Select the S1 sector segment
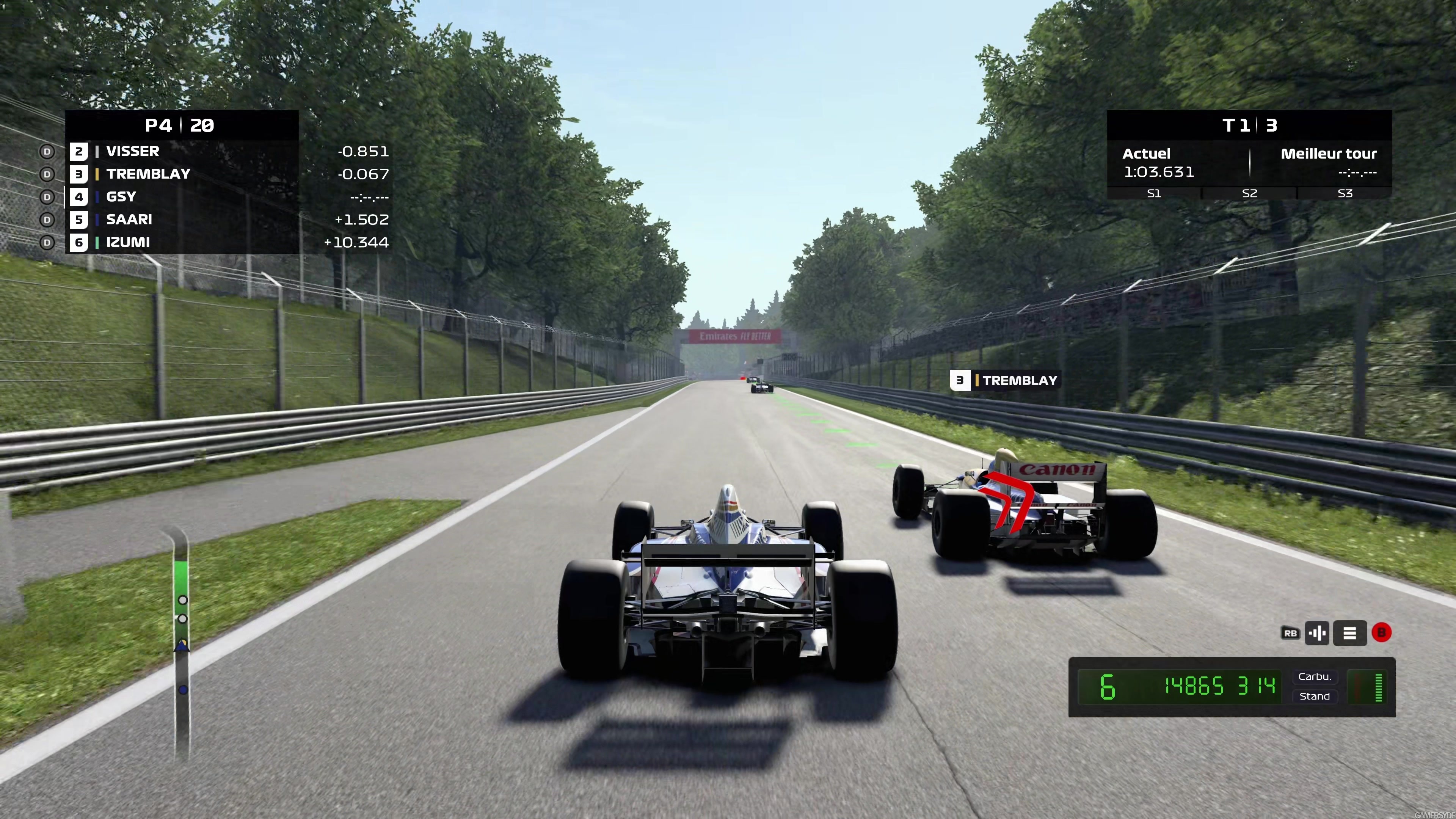Image resolution: width=1456 pixels, height=819 pixels. [1153, 193]
